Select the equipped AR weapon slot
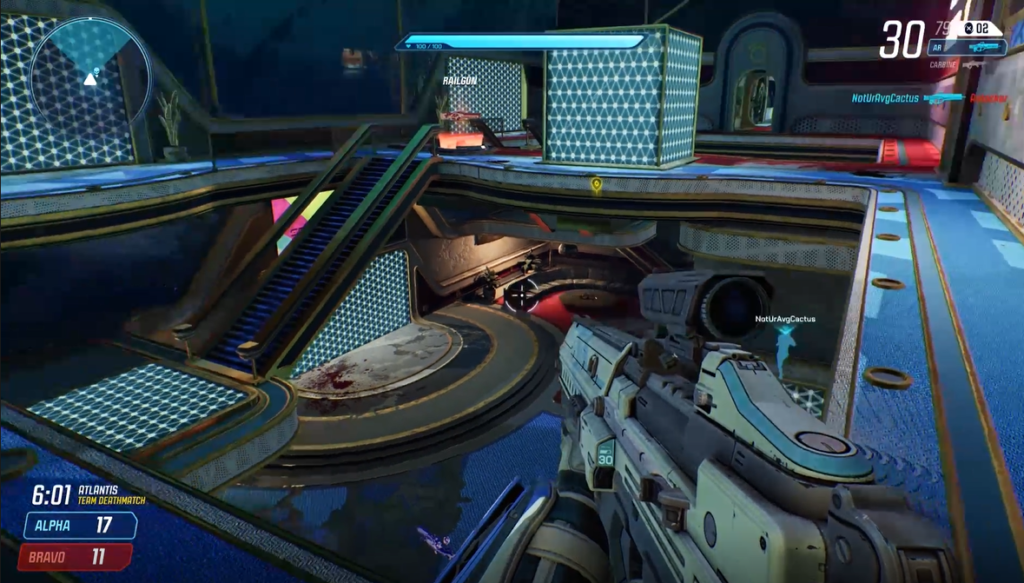This screenshot has width=1024, height=583. [x=966, y=47]
